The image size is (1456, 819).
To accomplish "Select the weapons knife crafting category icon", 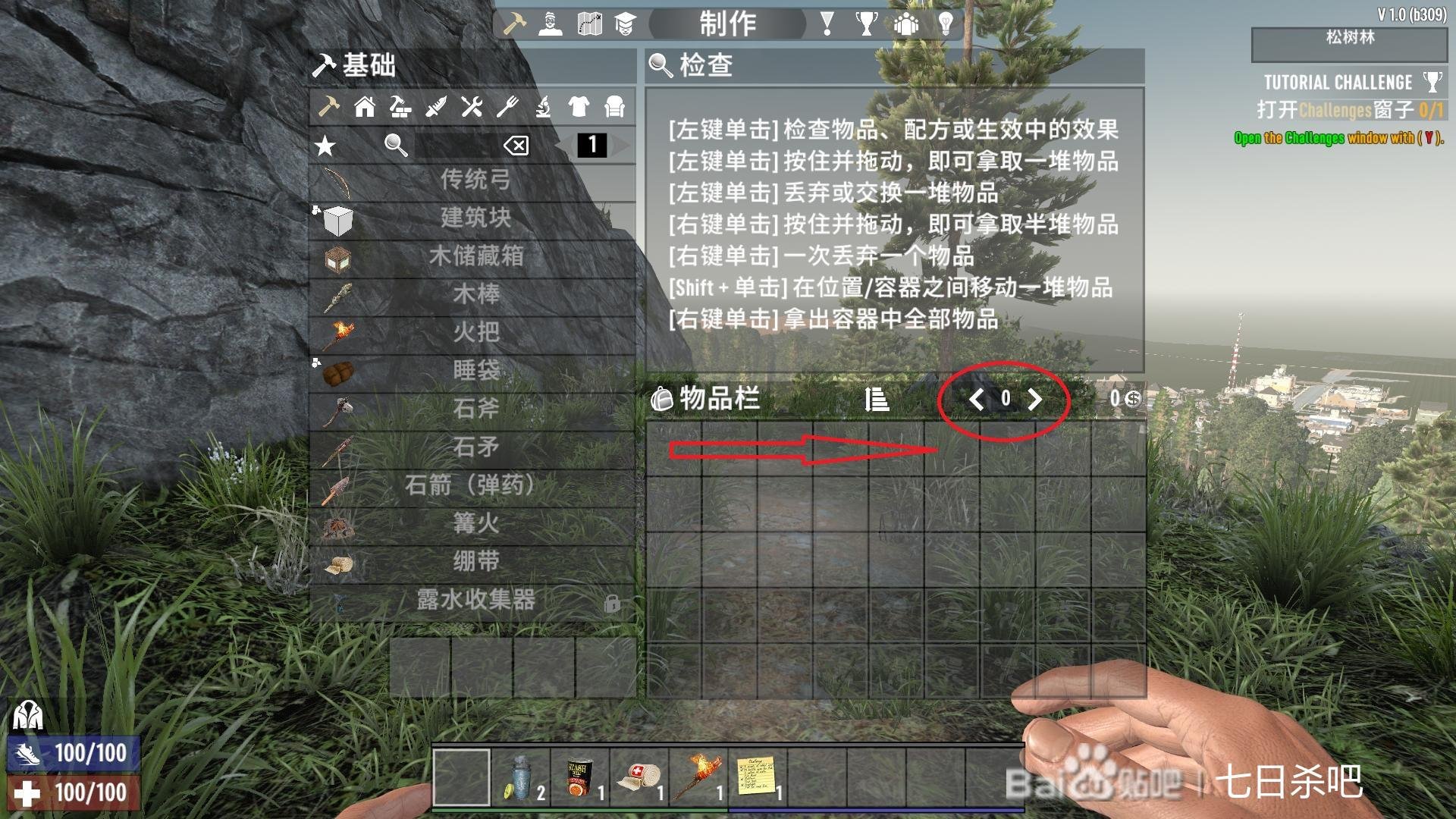I will (x=435, y=108).
